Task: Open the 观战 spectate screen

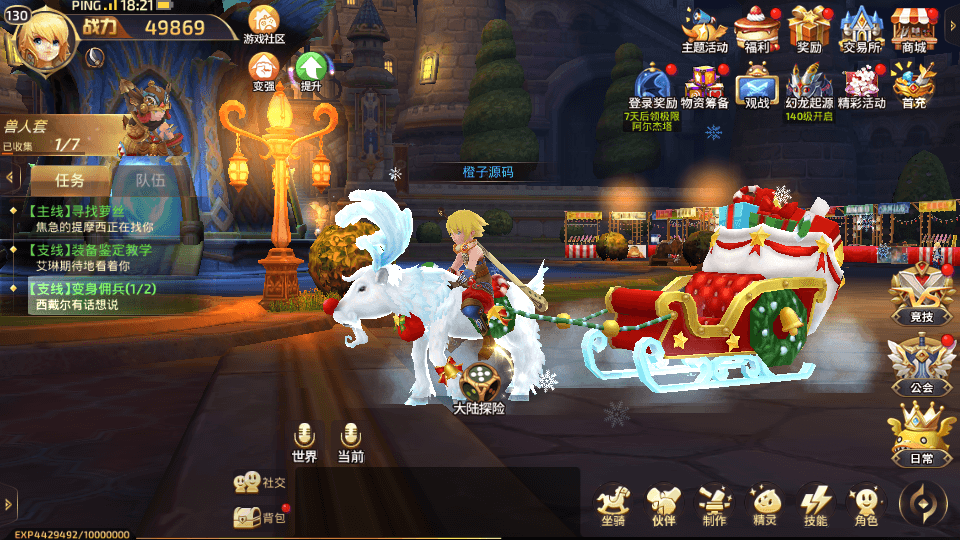Action: coord(756,86)
